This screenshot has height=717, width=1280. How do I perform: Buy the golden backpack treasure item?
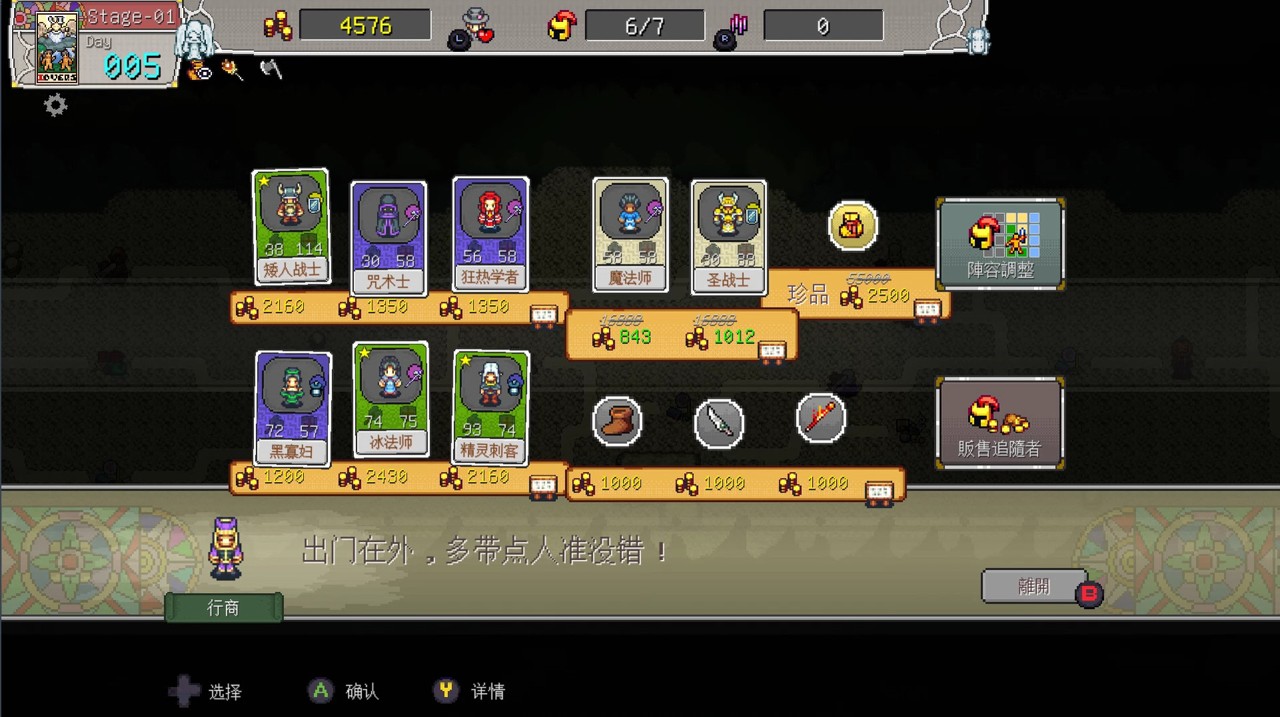pyautogui.click(x=853, y=226)
